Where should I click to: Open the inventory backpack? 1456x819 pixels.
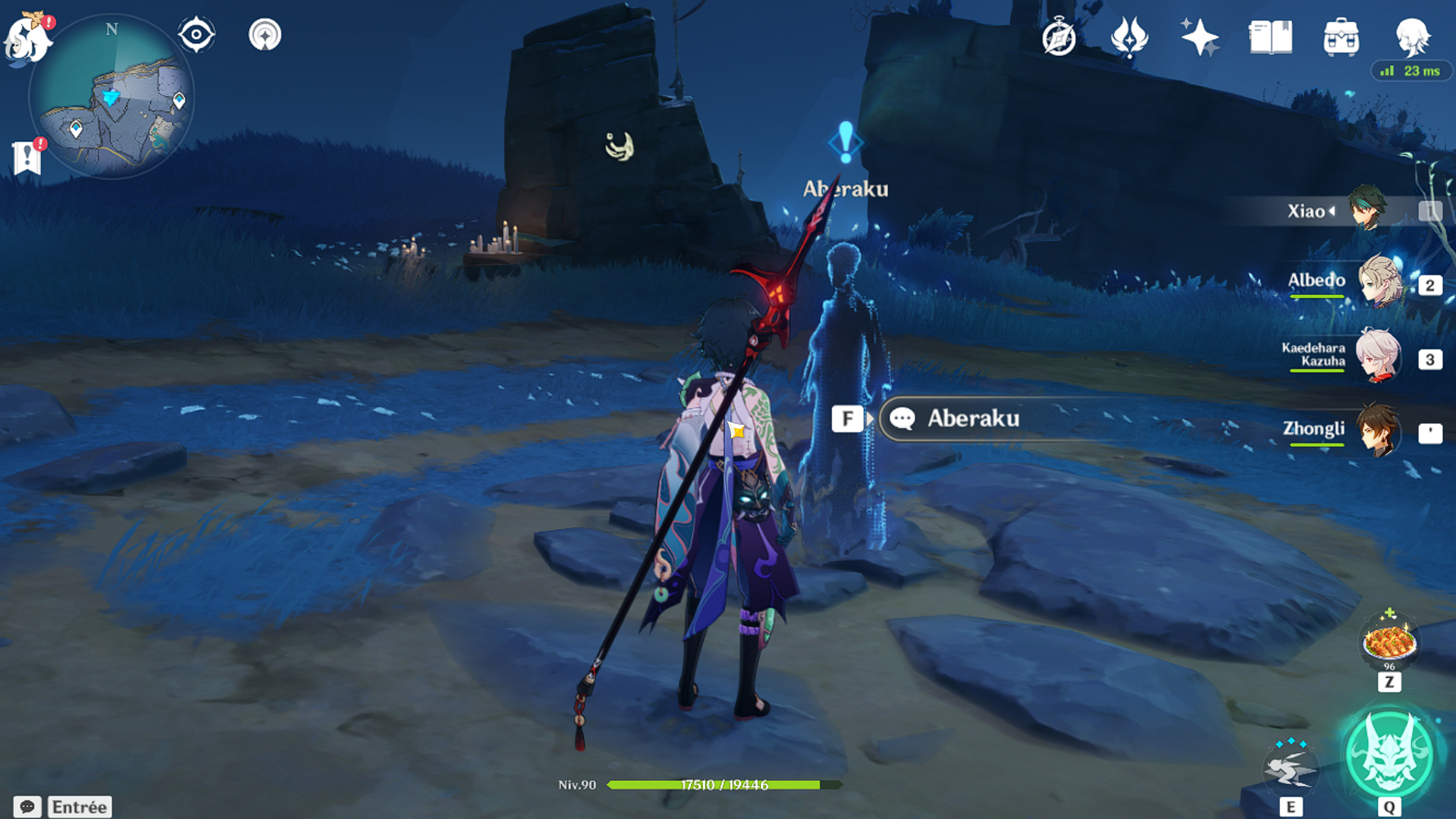point(1341,37)
